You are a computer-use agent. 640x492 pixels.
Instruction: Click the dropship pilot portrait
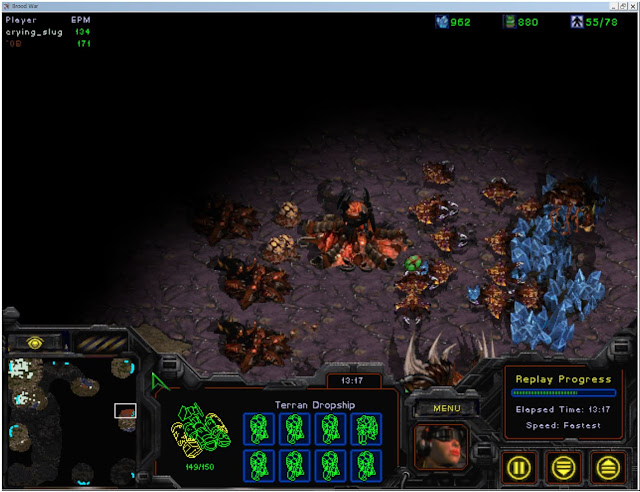point(439,447)
